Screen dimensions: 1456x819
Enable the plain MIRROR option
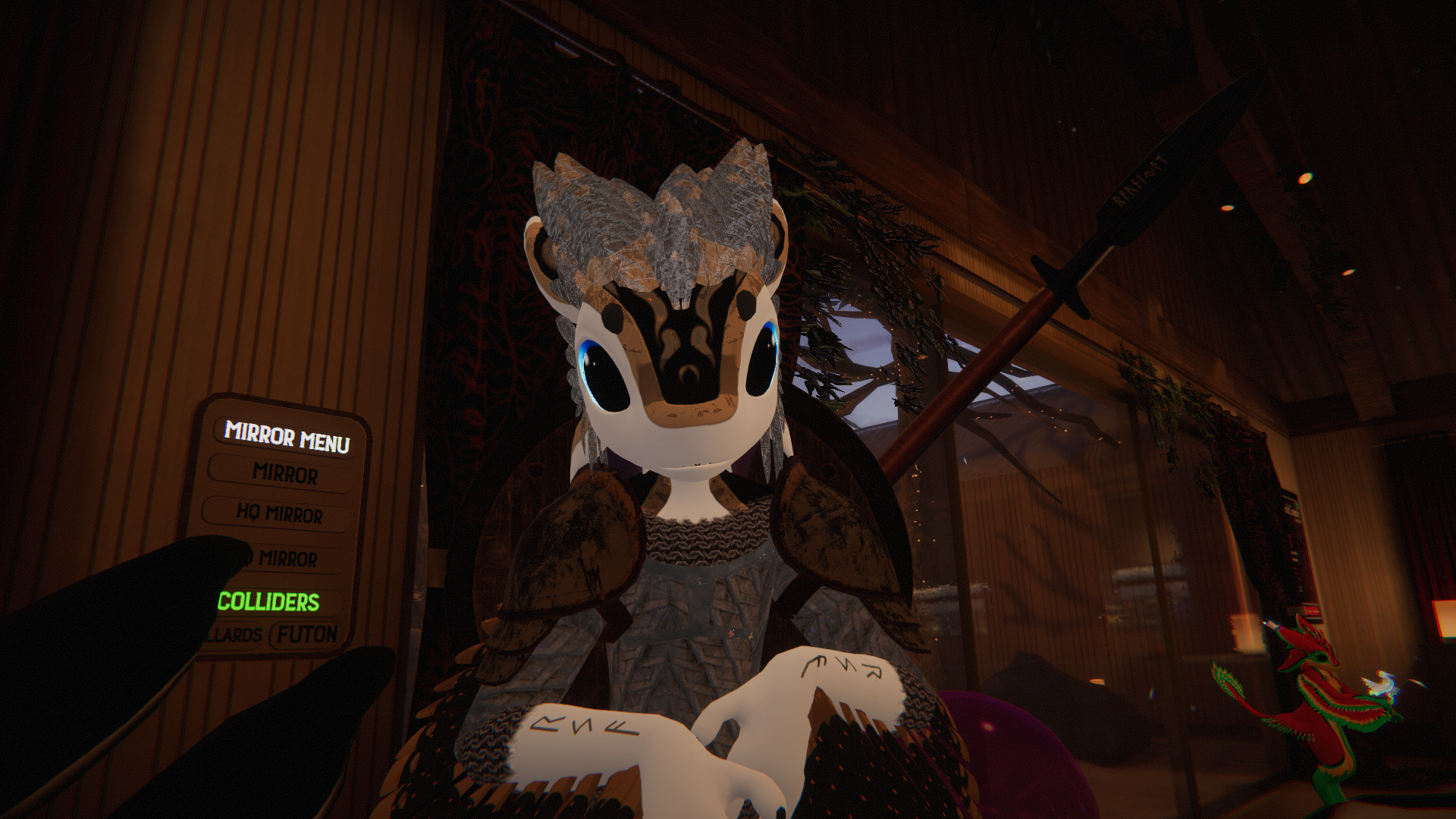coord(284,474)
